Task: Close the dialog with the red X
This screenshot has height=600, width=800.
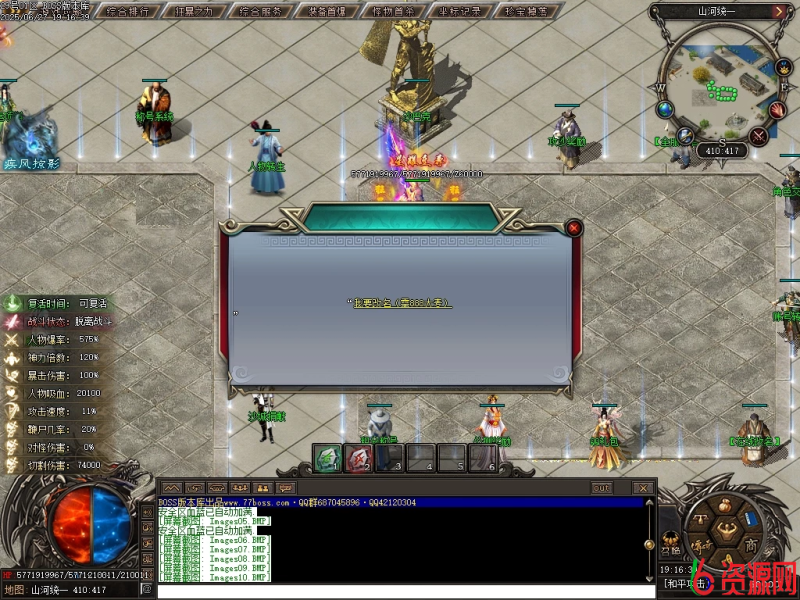Action: (573, 227)
